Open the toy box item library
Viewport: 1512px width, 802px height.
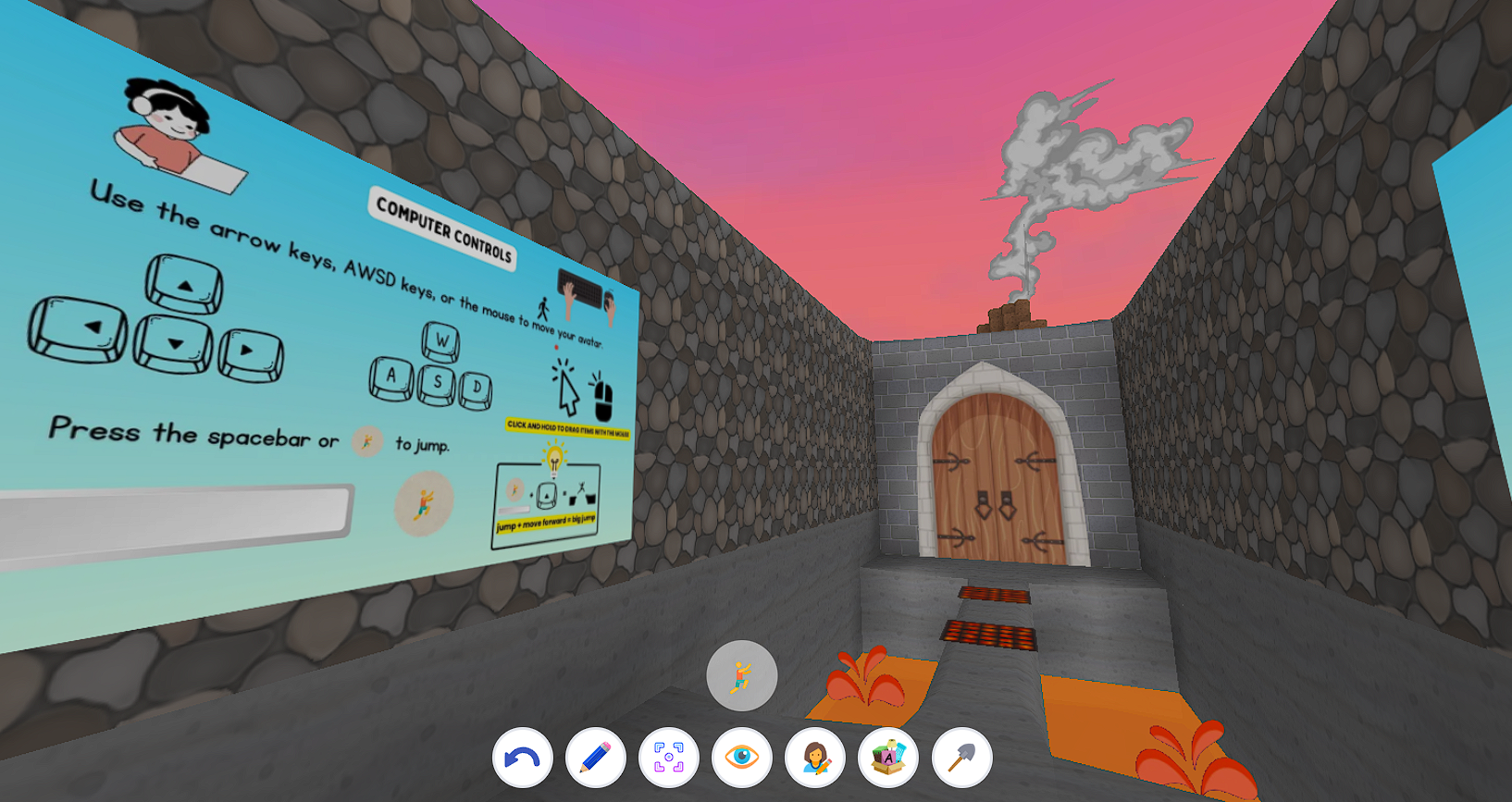coord(887,757)
